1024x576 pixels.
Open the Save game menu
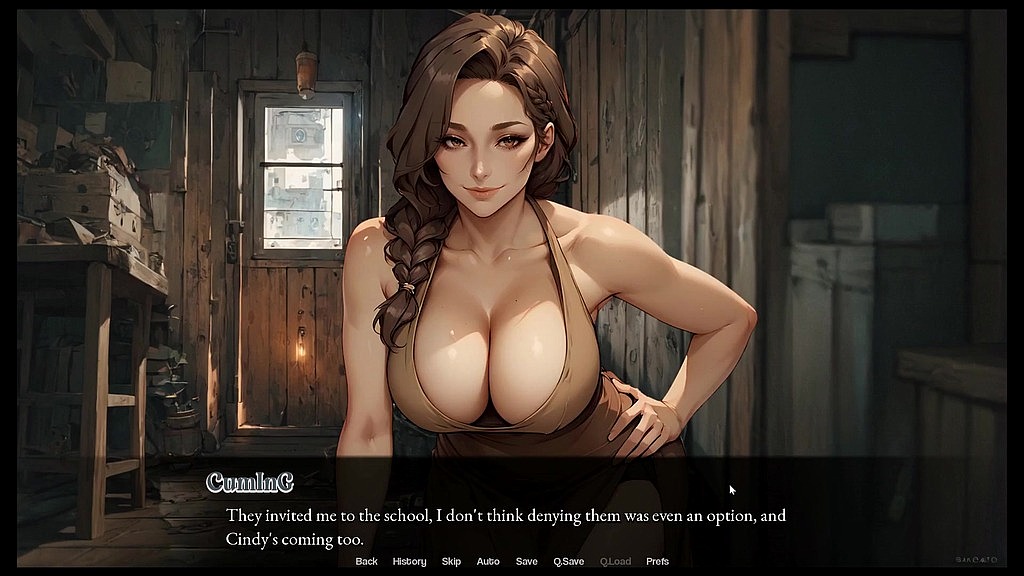[x=526, y=562]
